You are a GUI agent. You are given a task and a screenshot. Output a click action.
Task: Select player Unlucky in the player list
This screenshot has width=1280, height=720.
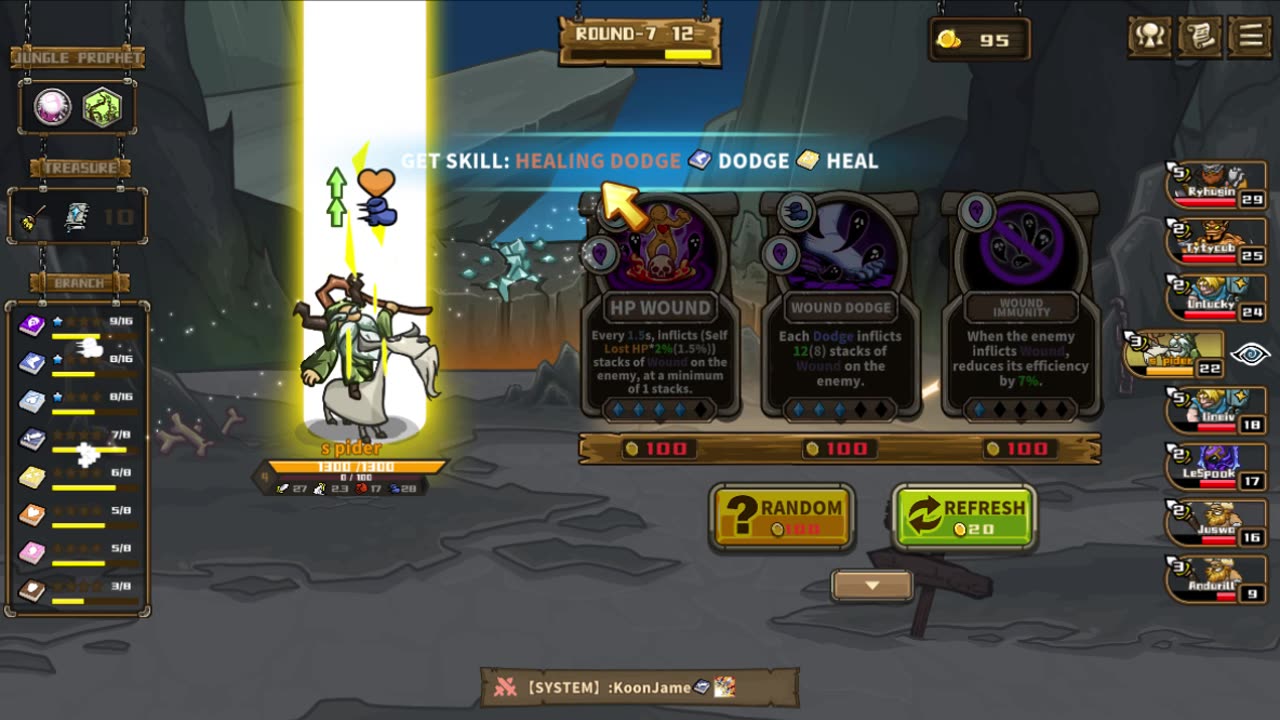click(1216, 298)
